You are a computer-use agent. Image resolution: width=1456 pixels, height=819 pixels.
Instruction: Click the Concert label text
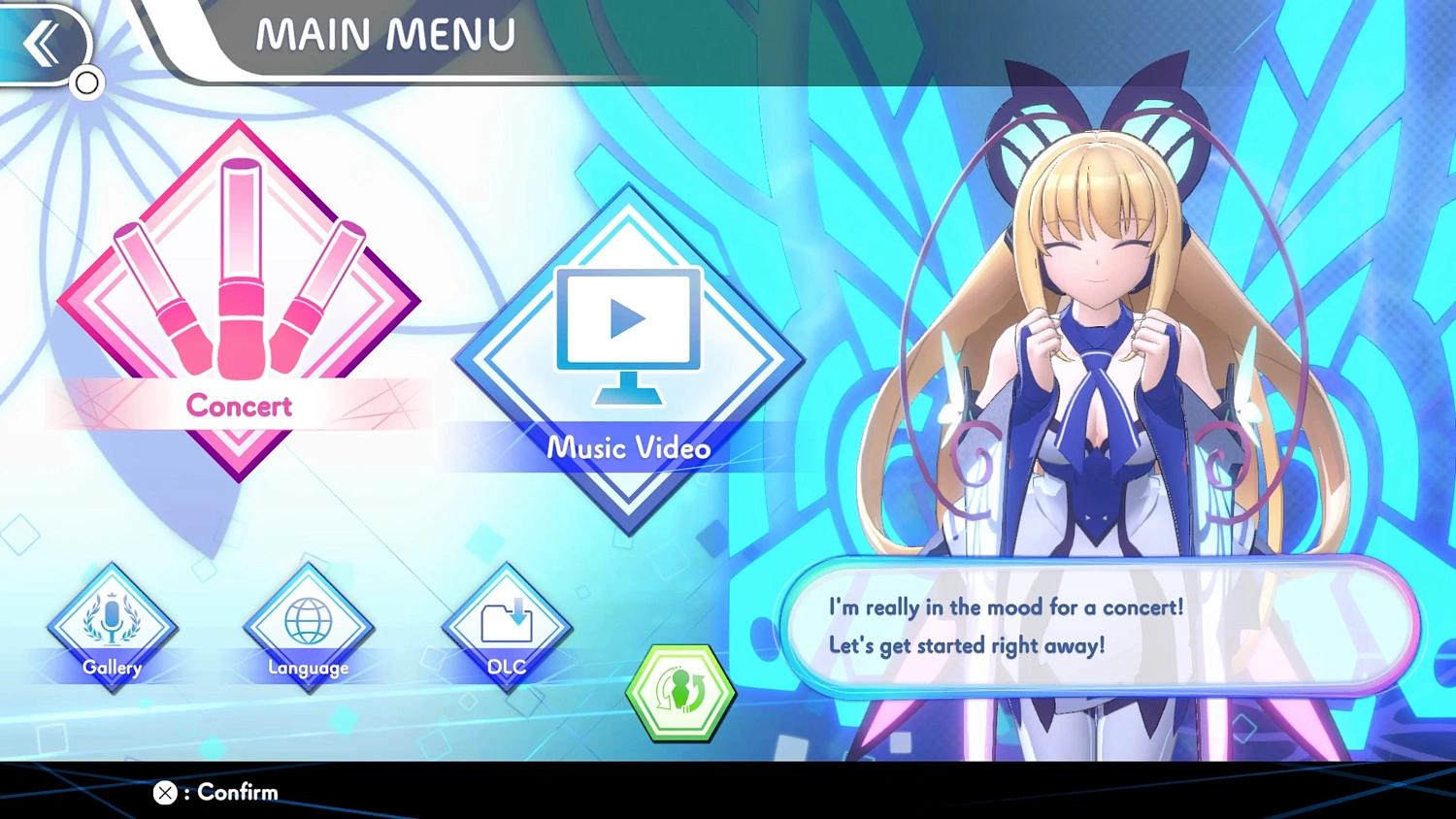(x=238, y=407)
